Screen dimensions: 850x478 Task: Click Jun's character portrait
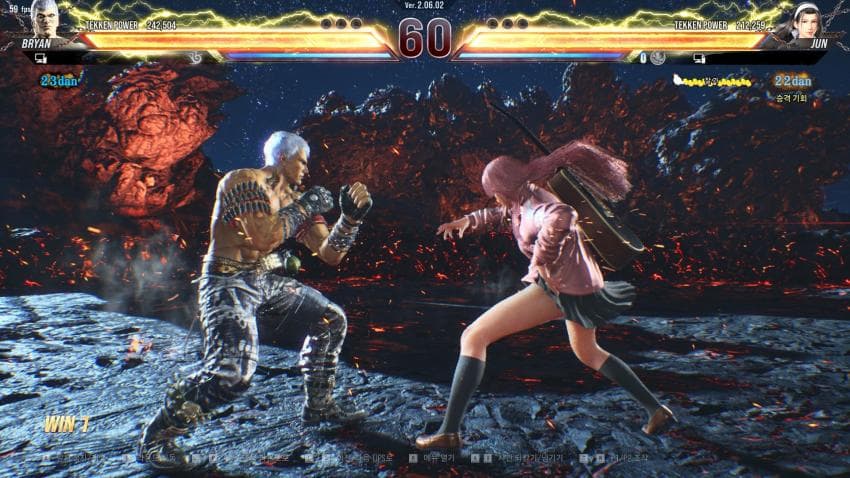click(806, 19)
